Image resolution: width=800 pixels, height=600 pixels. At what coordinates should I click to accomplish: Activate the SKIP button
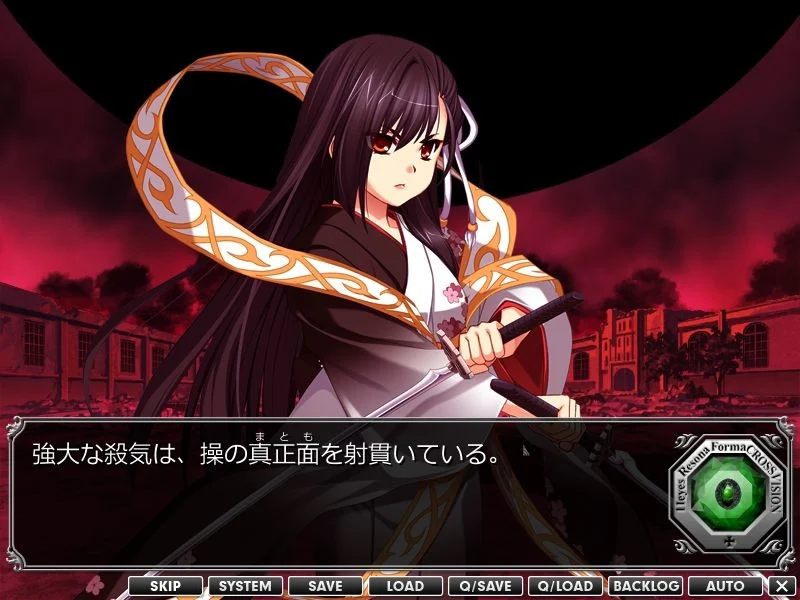point(165,586)
